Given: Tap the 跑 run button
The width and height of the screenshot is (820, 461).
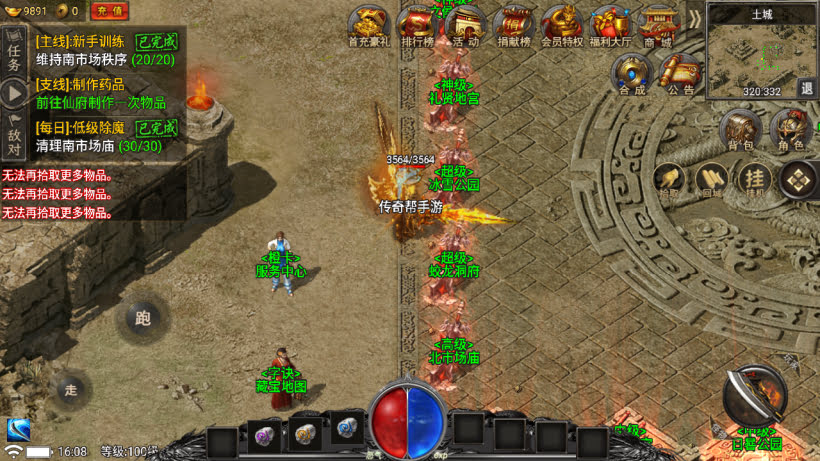Looking at the screenshot, I should point(143,319).
